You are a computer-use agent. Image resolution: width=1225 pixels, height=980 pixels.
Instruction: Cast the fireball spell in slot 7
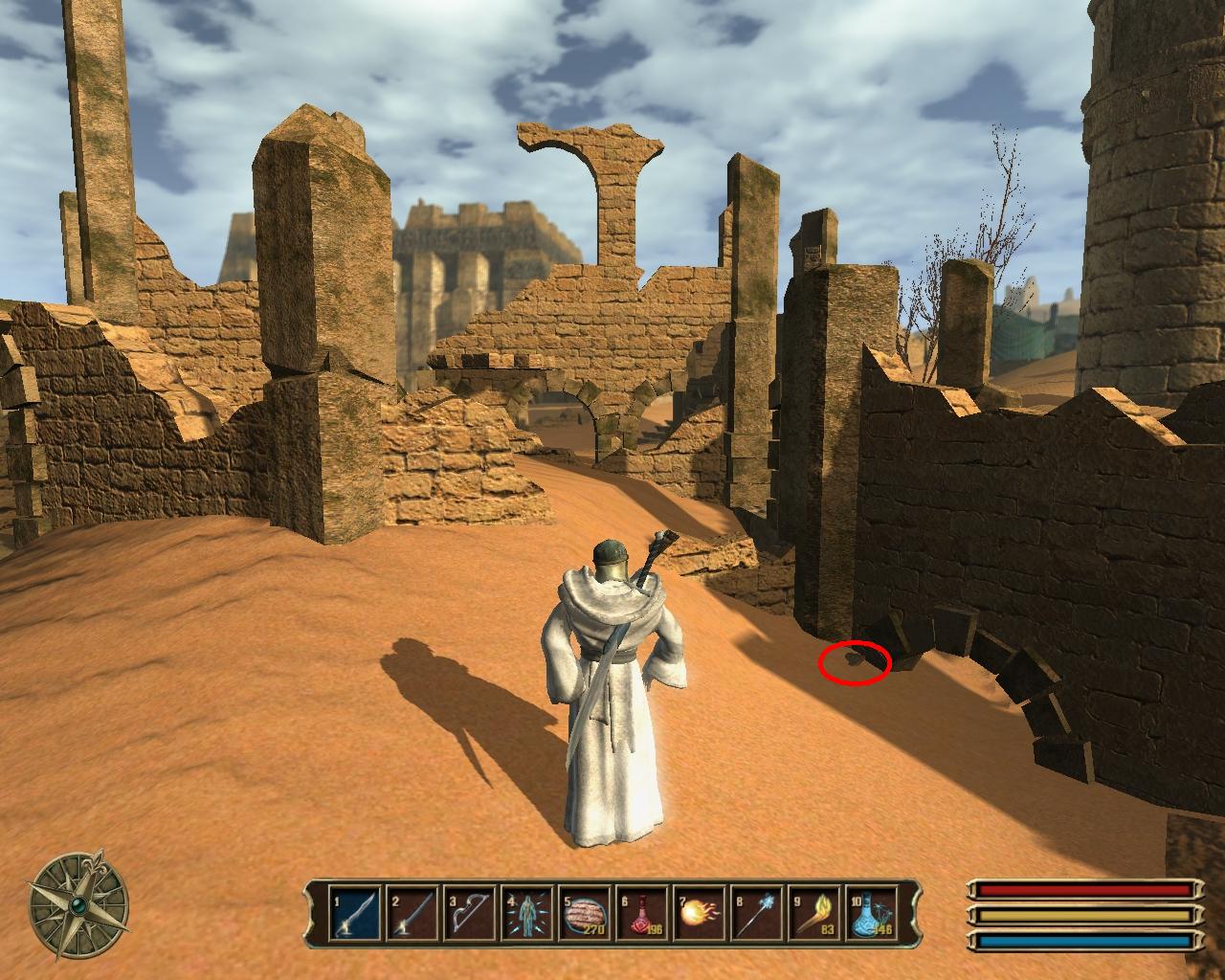point(699,915)
